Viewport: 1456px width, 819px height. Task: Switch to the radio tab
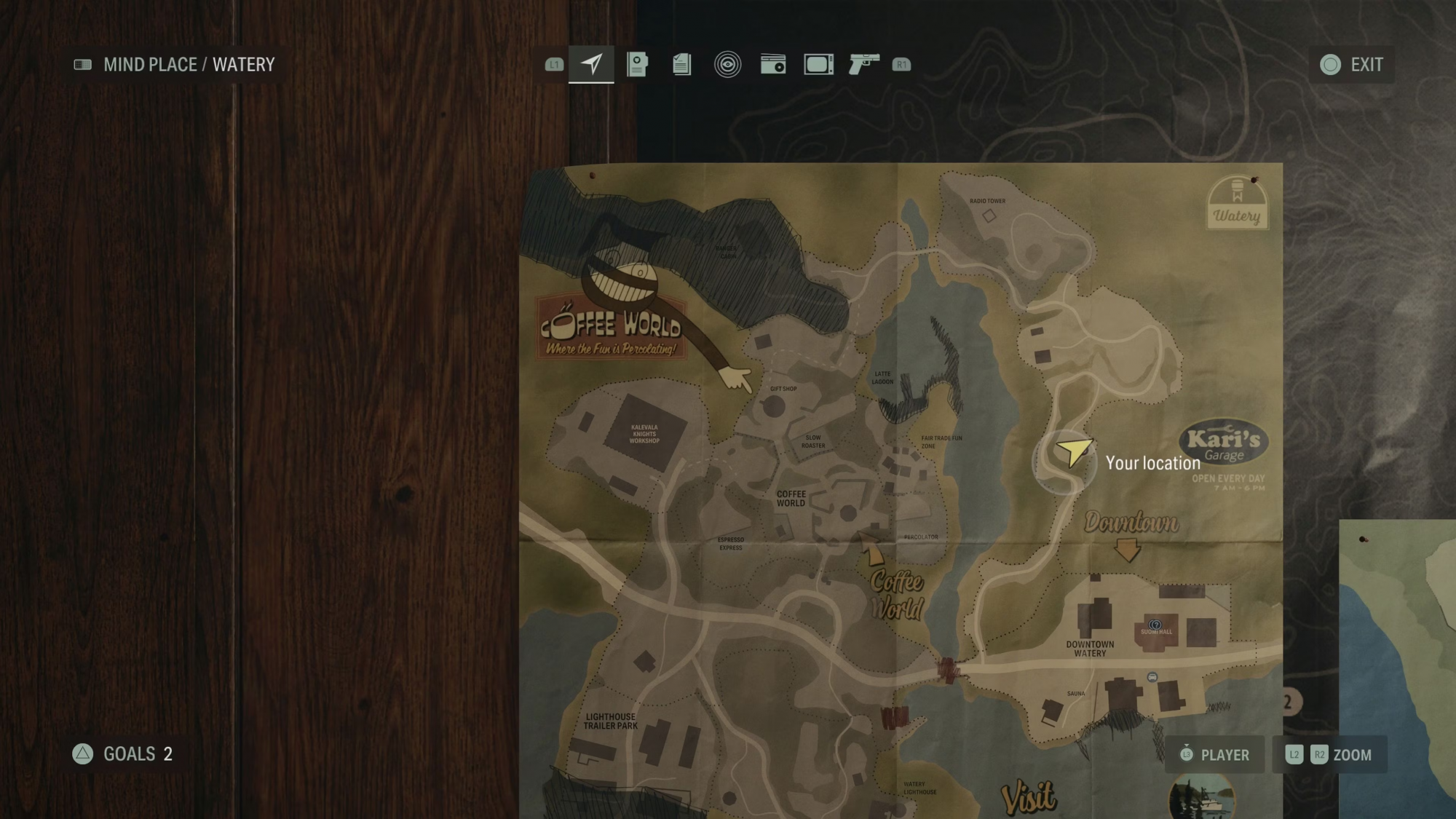coord(773,64)
